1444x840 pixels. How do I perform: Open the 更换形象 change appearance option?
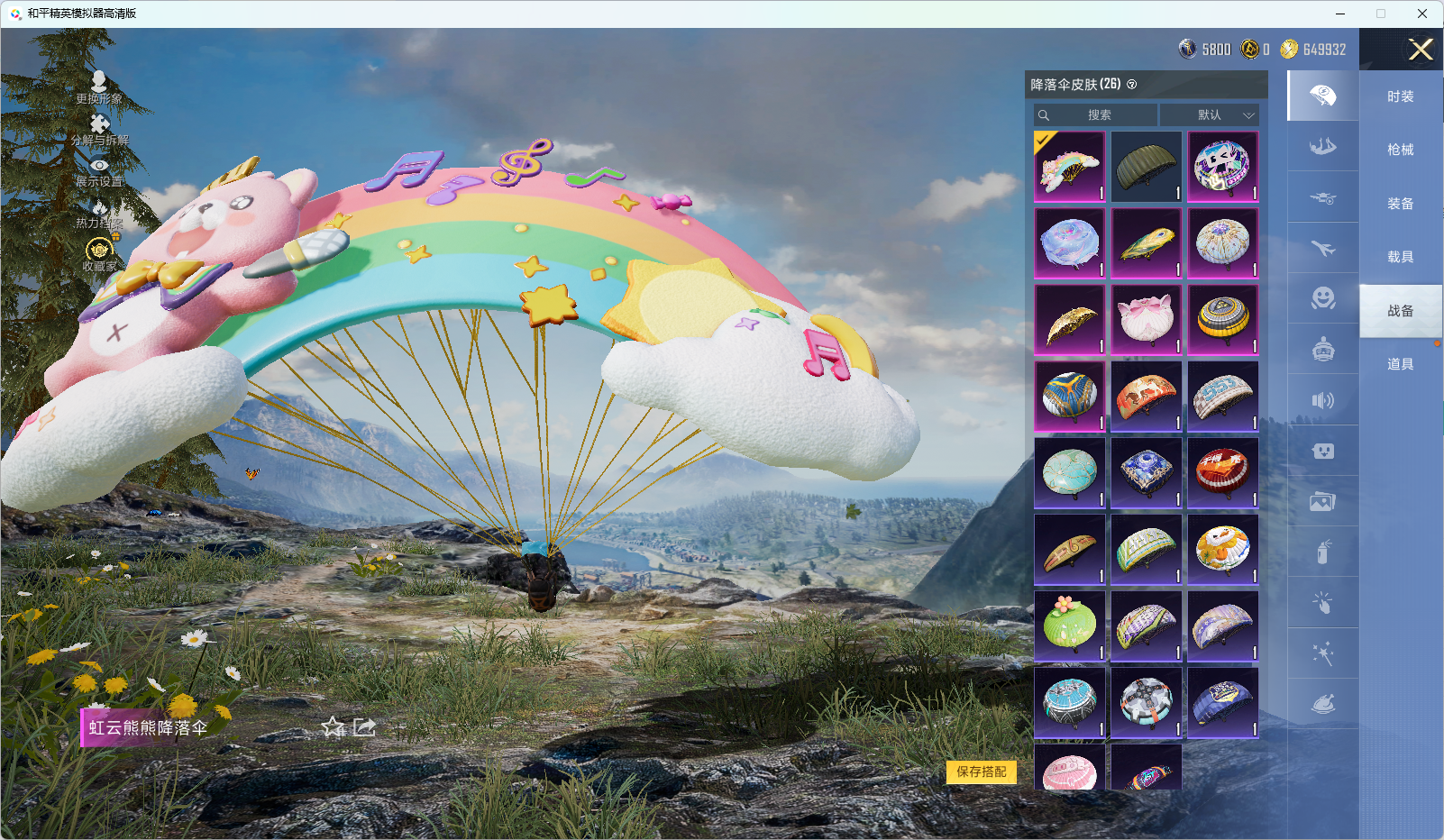click(99, 88)
